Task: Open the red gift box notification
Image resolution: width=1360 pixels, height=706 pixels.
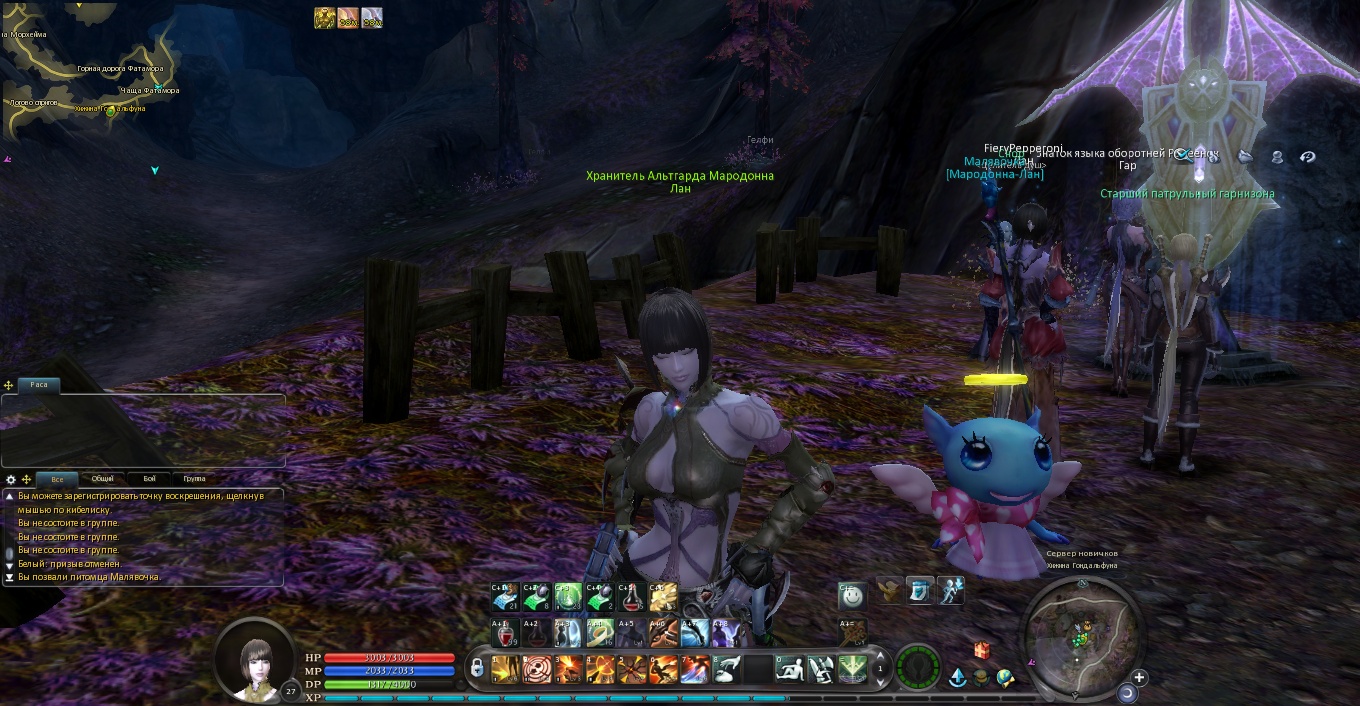Action: (980, 650)
